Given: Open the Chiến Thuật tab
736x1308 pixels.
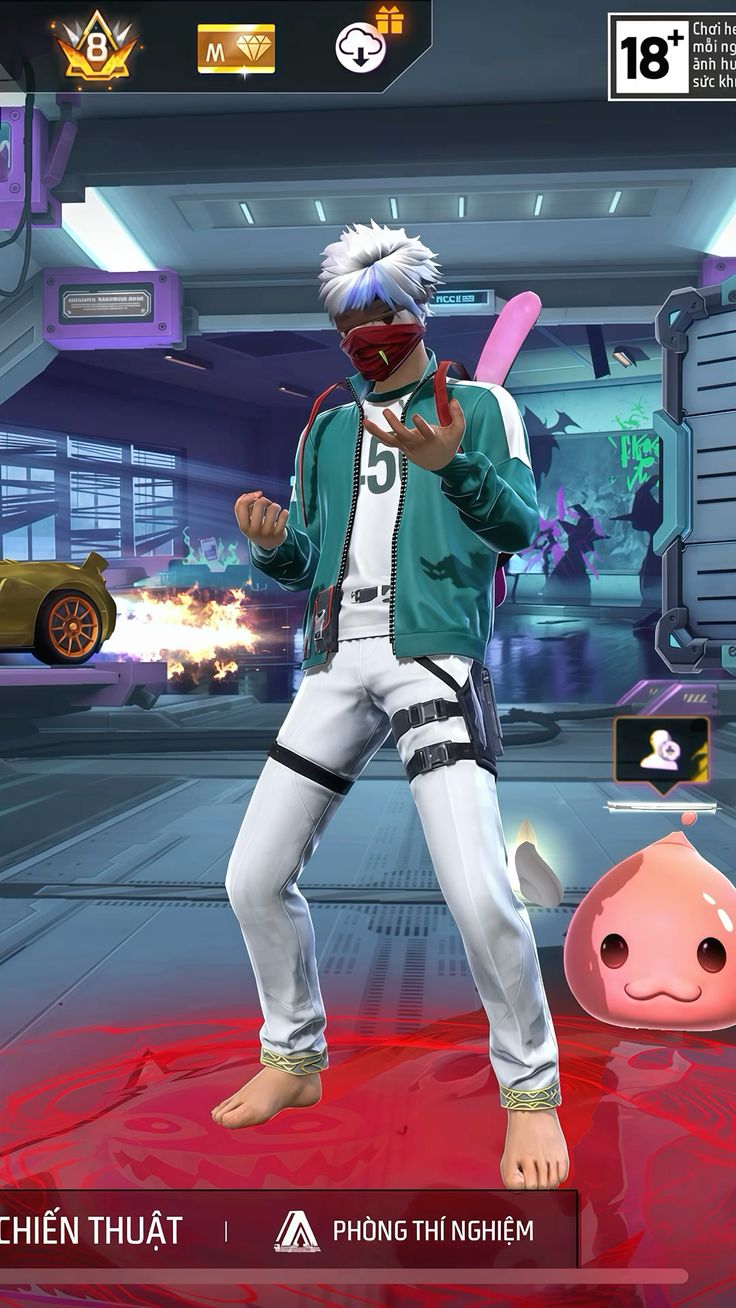Looking at the screenshot, I should pos(92,1230).
